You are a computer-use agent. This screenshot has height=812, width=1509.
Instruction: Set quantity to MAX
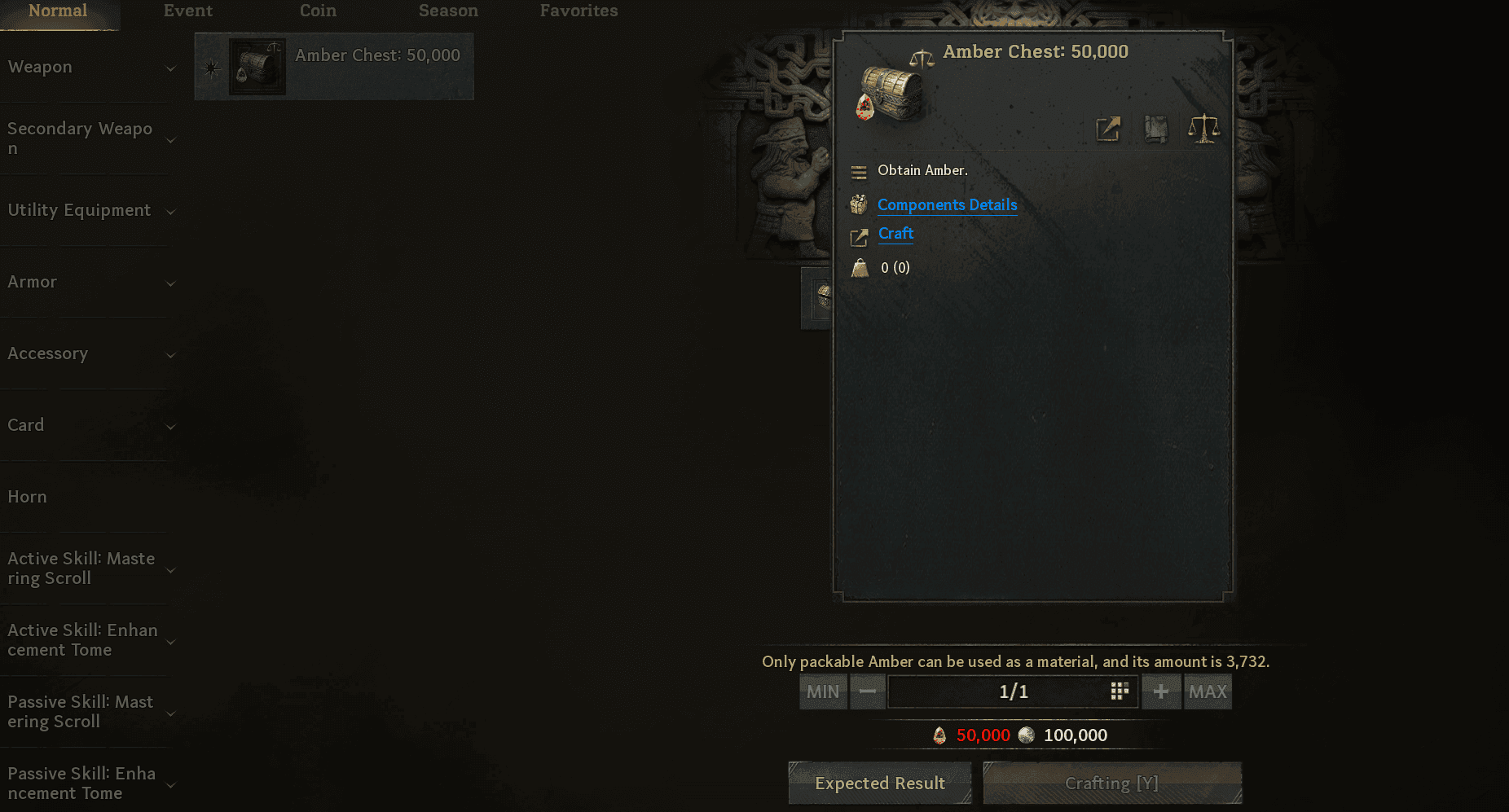(1208, 691)
